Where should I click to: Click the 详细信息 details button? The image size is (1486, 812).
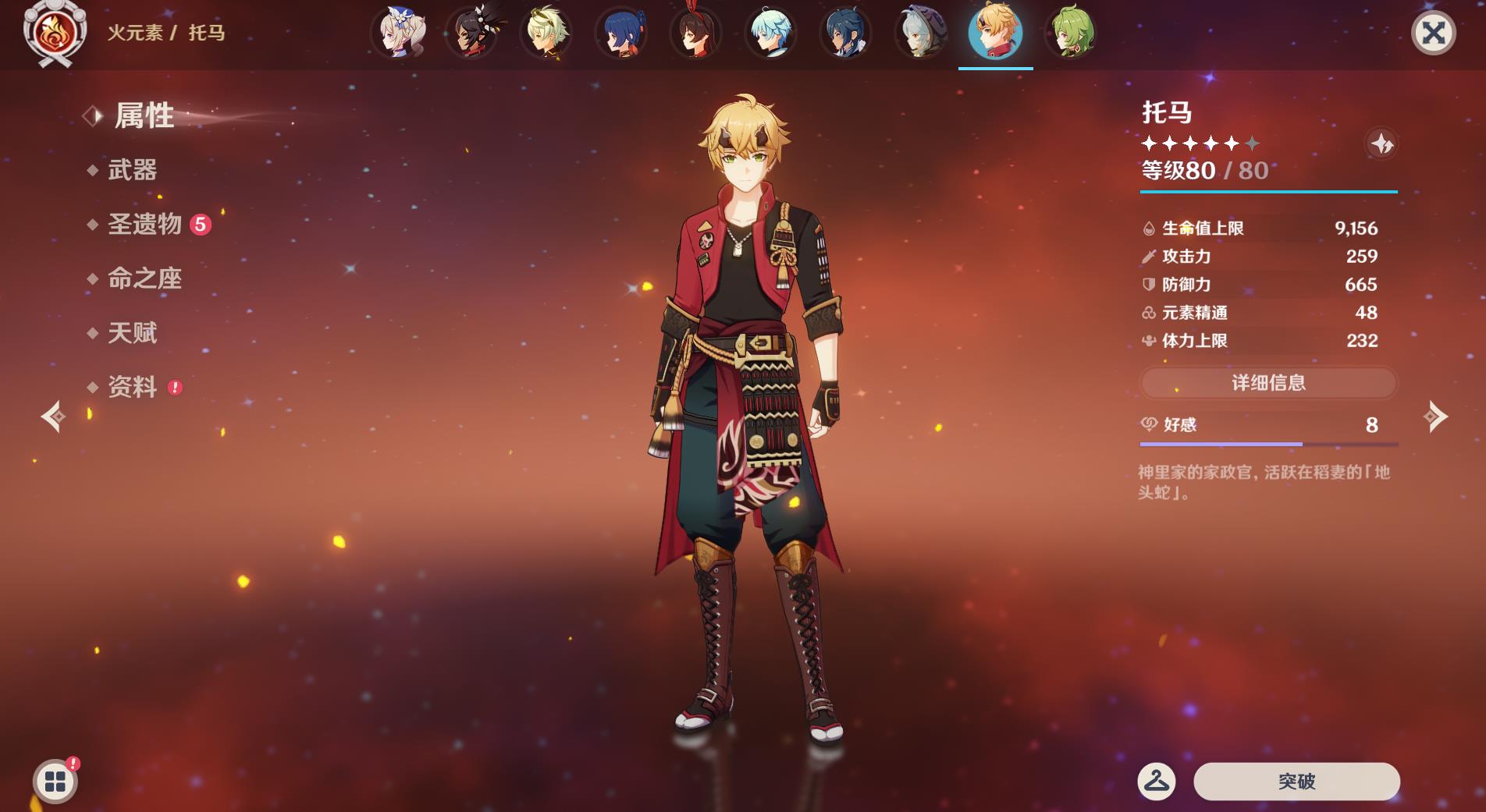point(1268,383)
